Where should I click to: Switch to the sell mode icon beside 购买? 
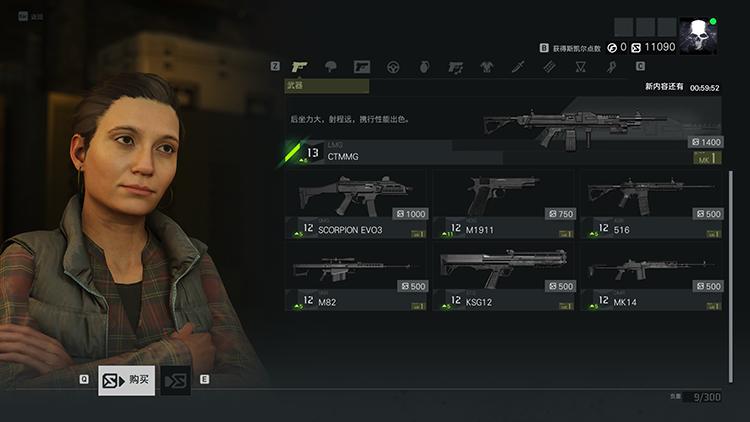176,380
